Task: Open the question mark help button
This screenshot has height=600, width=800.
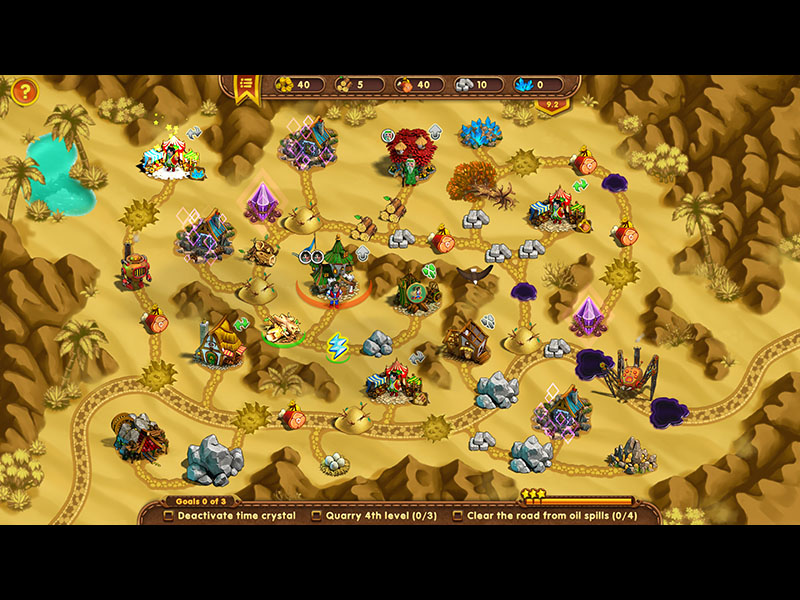Action: pyautogui.click(x=25, y=93)
